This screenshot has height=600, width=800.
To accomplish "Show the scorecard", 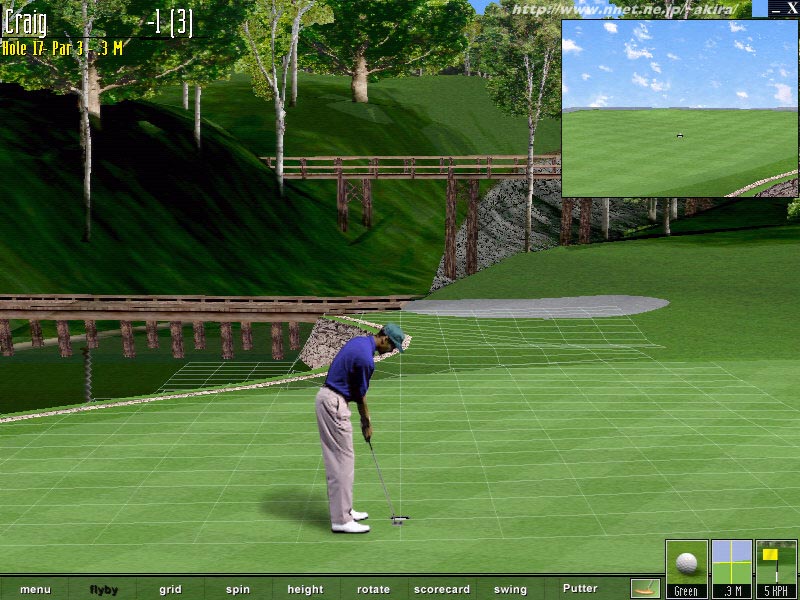I will tap(442, 589).
